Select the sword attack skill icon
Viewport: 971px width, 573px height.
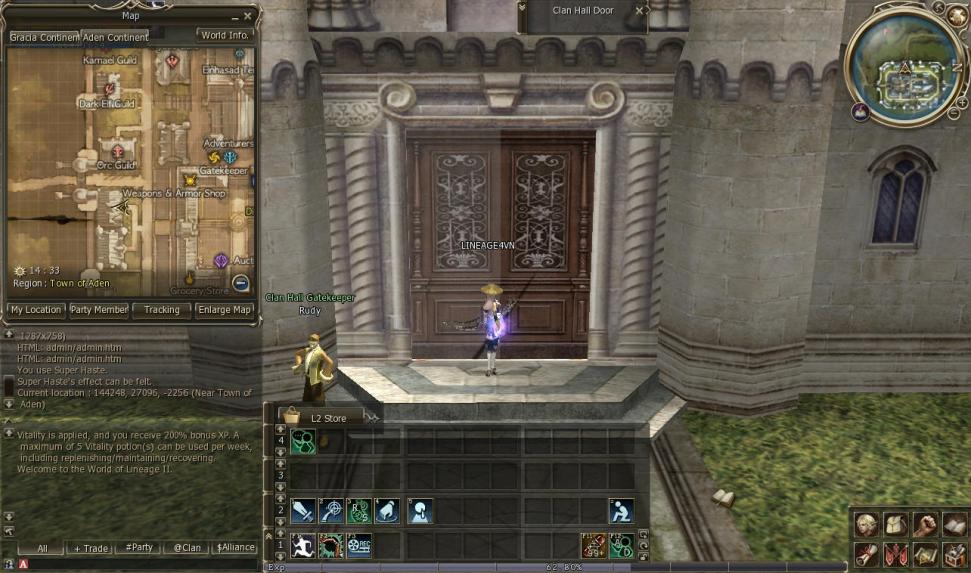pos(302,510)
